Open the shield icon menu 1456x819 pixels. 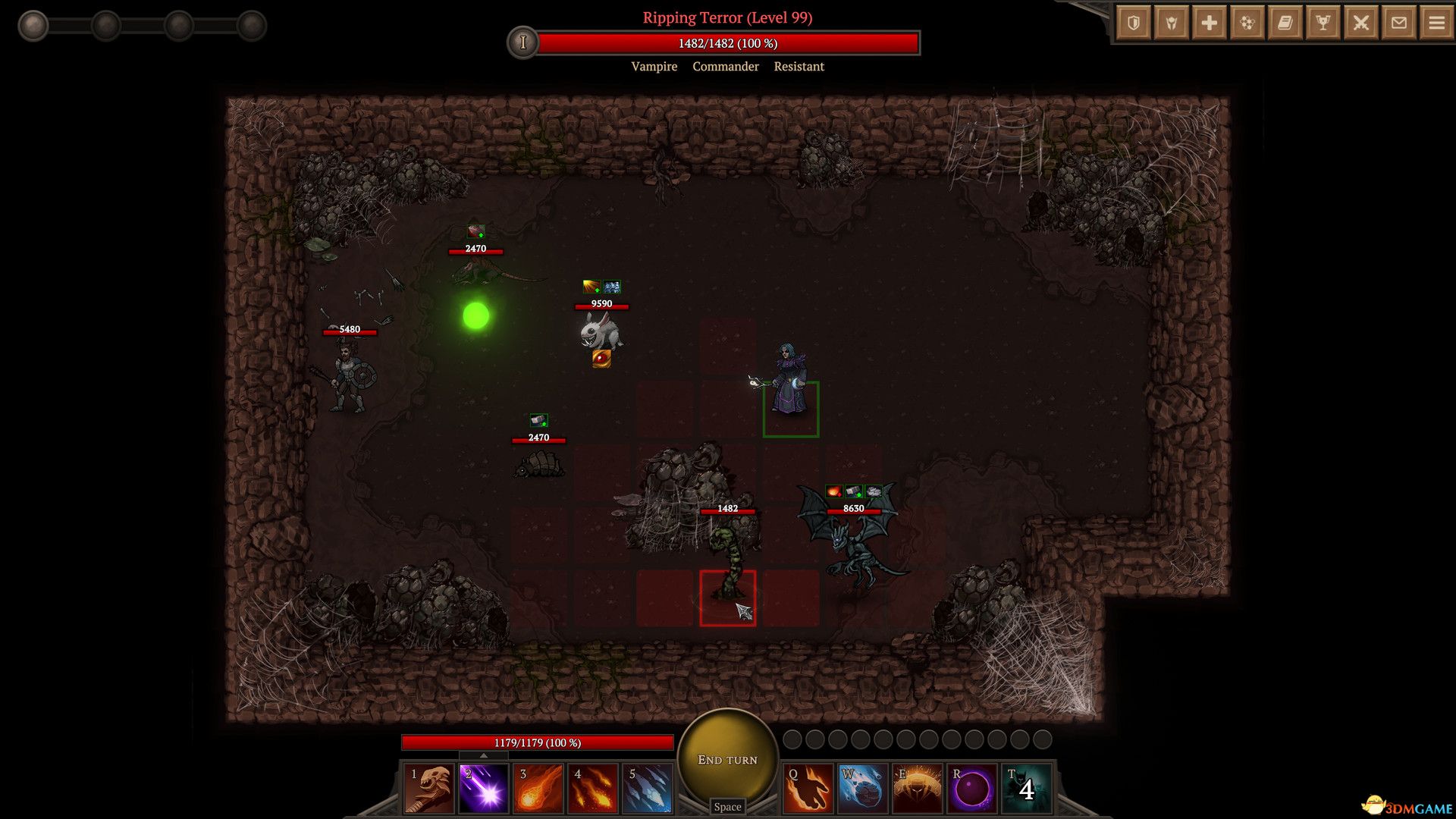tap(1134, 23)
